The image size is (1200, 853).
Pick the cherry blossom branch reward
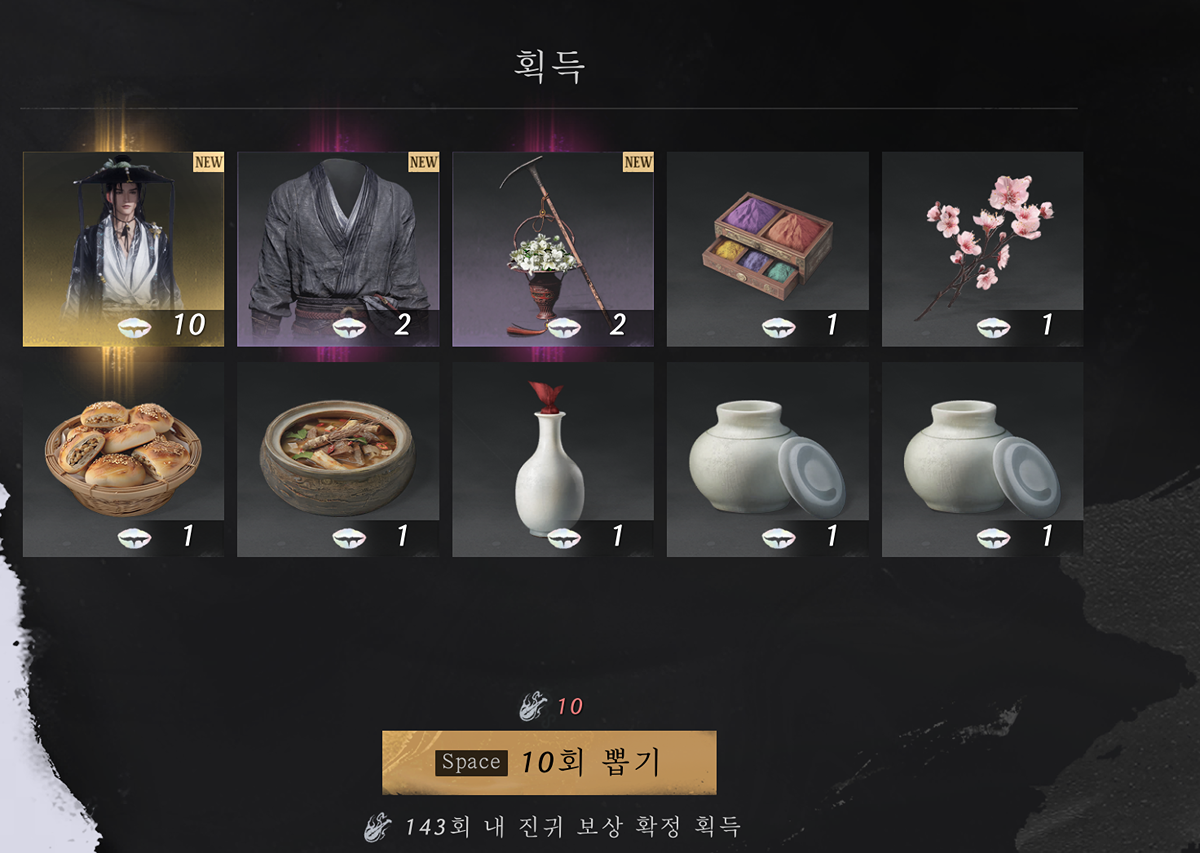982,249
